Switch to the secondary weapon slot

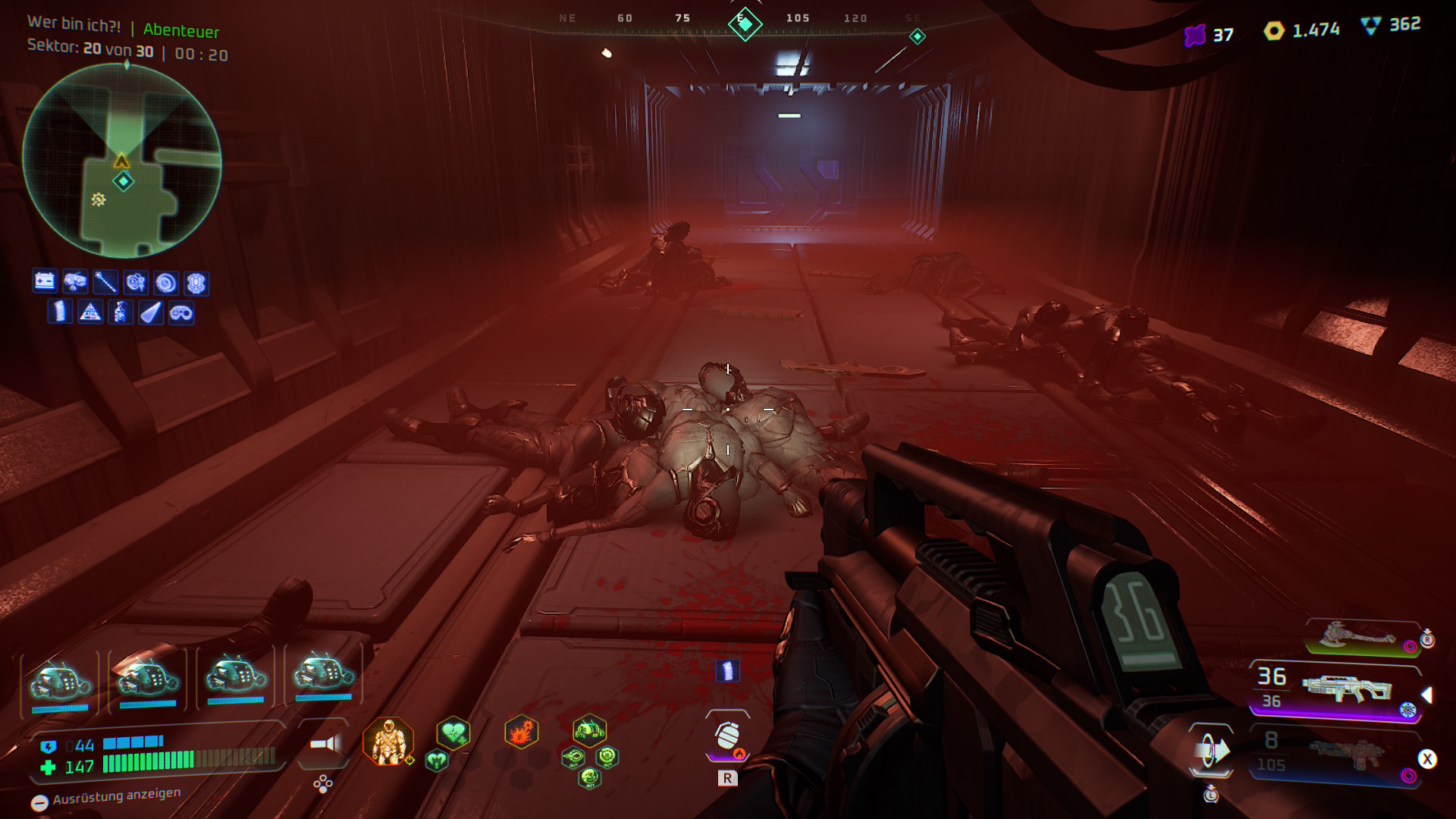click(1345, 753)
